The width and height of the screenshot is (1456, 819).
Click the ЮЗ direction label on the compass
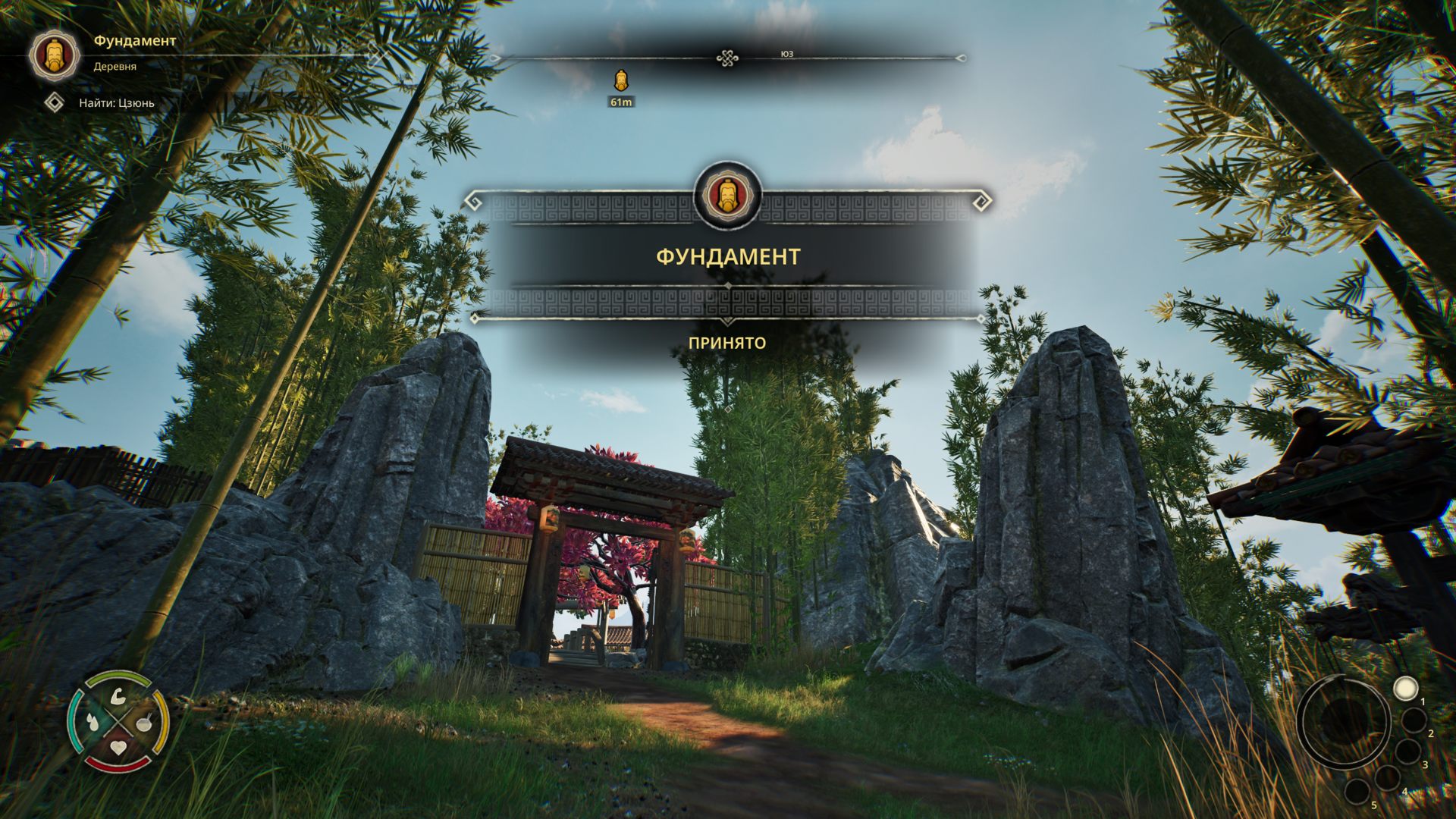pos(789,55)
